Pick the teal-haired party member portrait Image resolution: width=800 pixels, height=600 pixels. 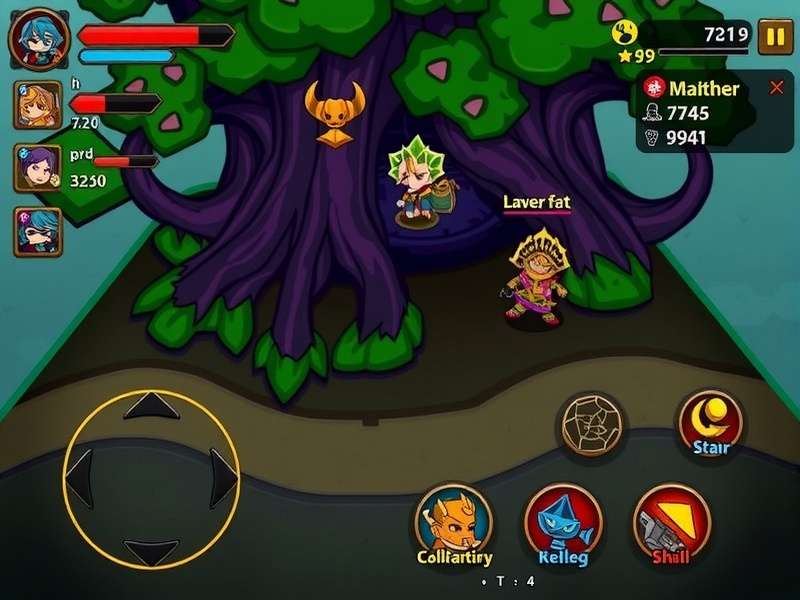coord(37,231)
